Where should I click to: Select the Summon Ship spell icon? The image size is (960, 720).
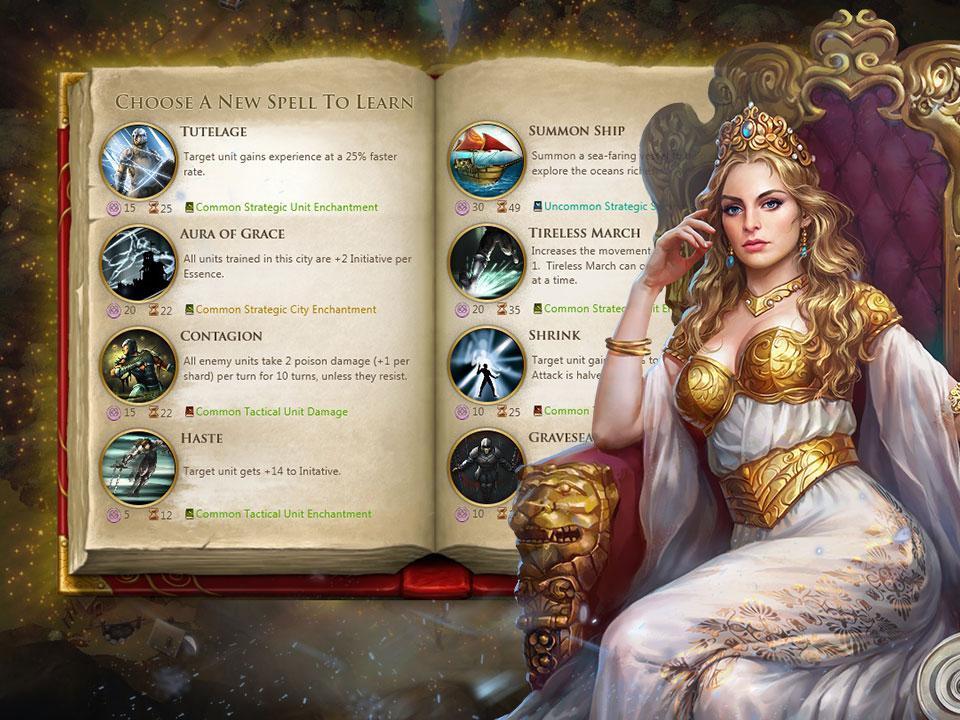(485, 161)
